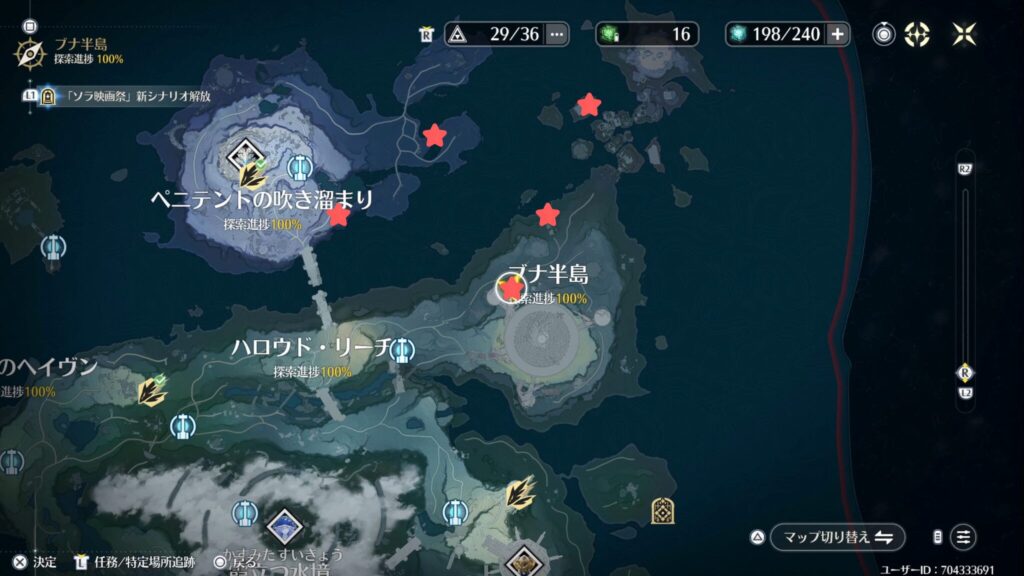Adjust the map zoom slider handle
This screenshot has width=1024, height=576.
[965, 373]
